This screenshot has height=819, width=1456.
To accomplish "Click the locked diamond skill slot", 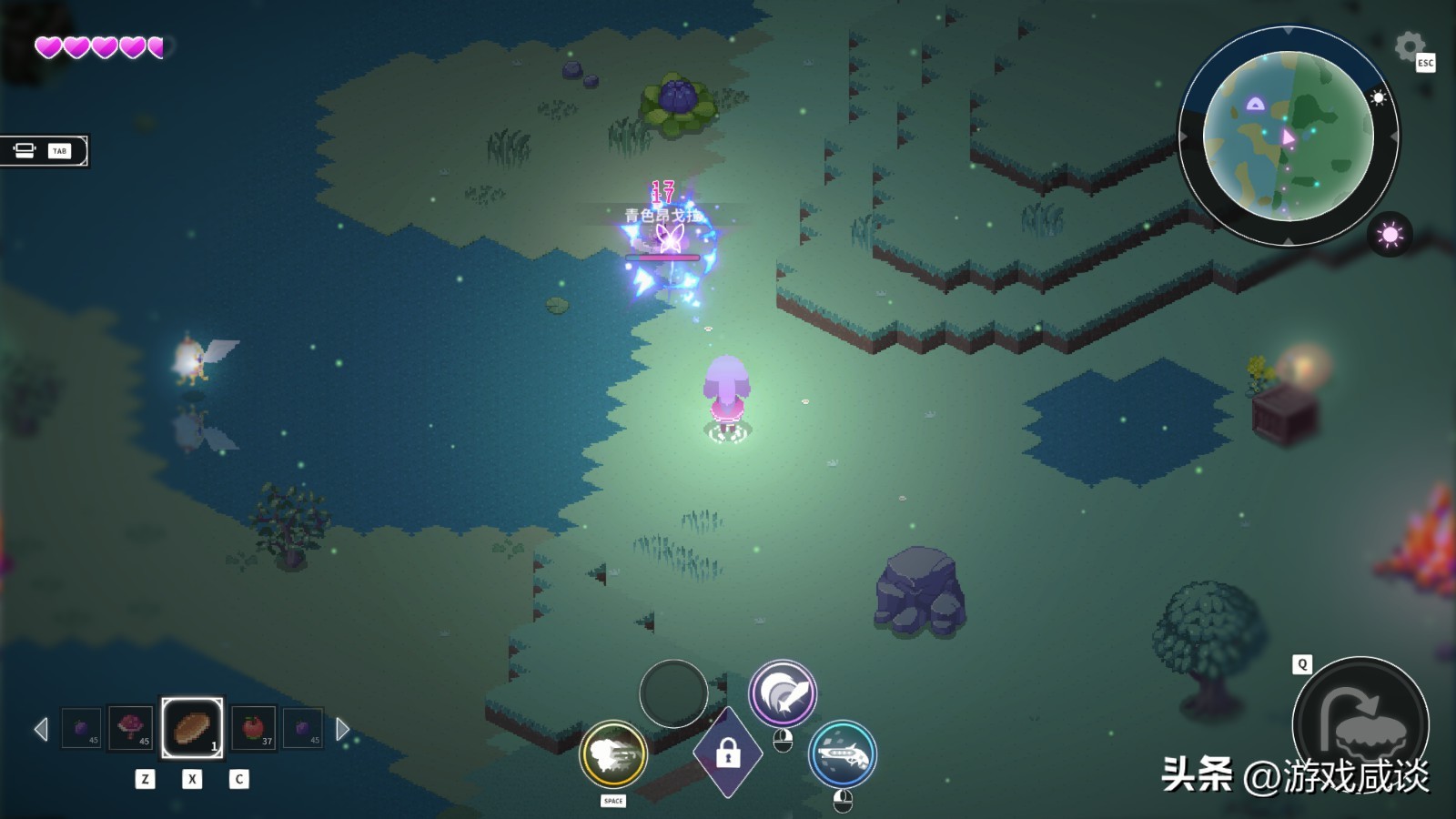I will coord(727,753).
